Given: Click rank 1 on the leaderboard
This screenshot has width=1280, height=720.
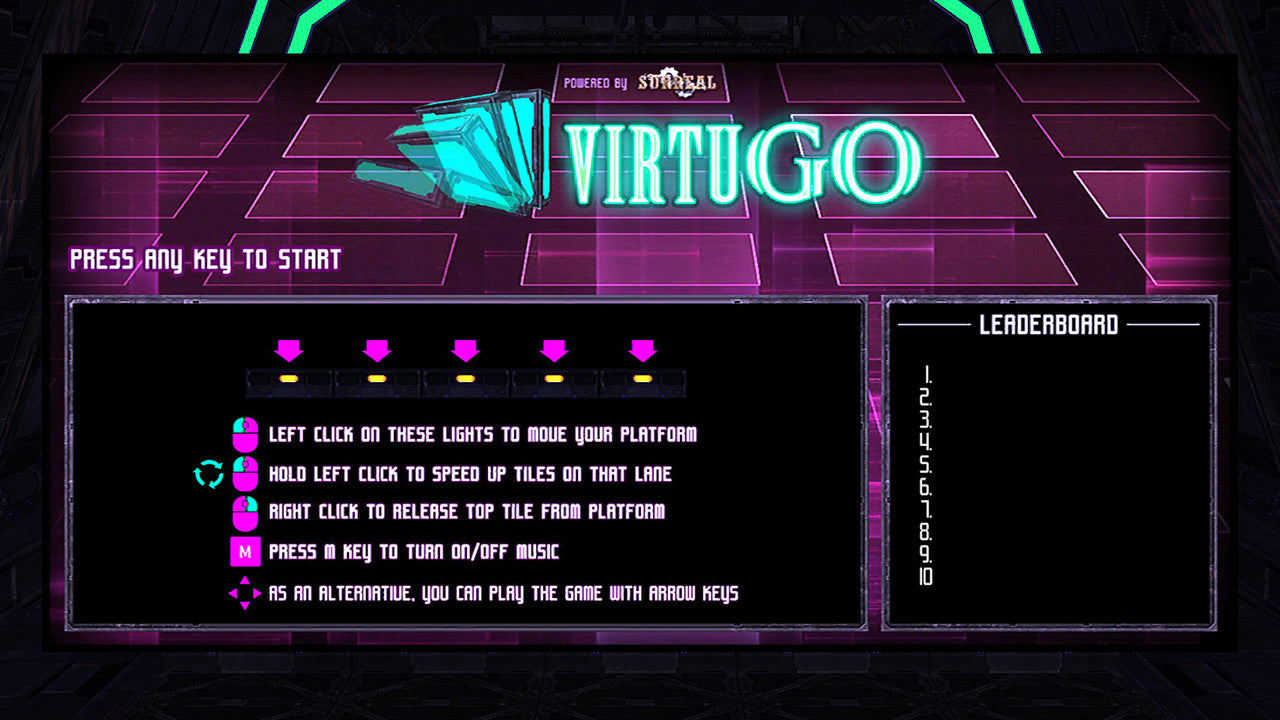Looking at the screenshot, I should click(x=928, y=378).
